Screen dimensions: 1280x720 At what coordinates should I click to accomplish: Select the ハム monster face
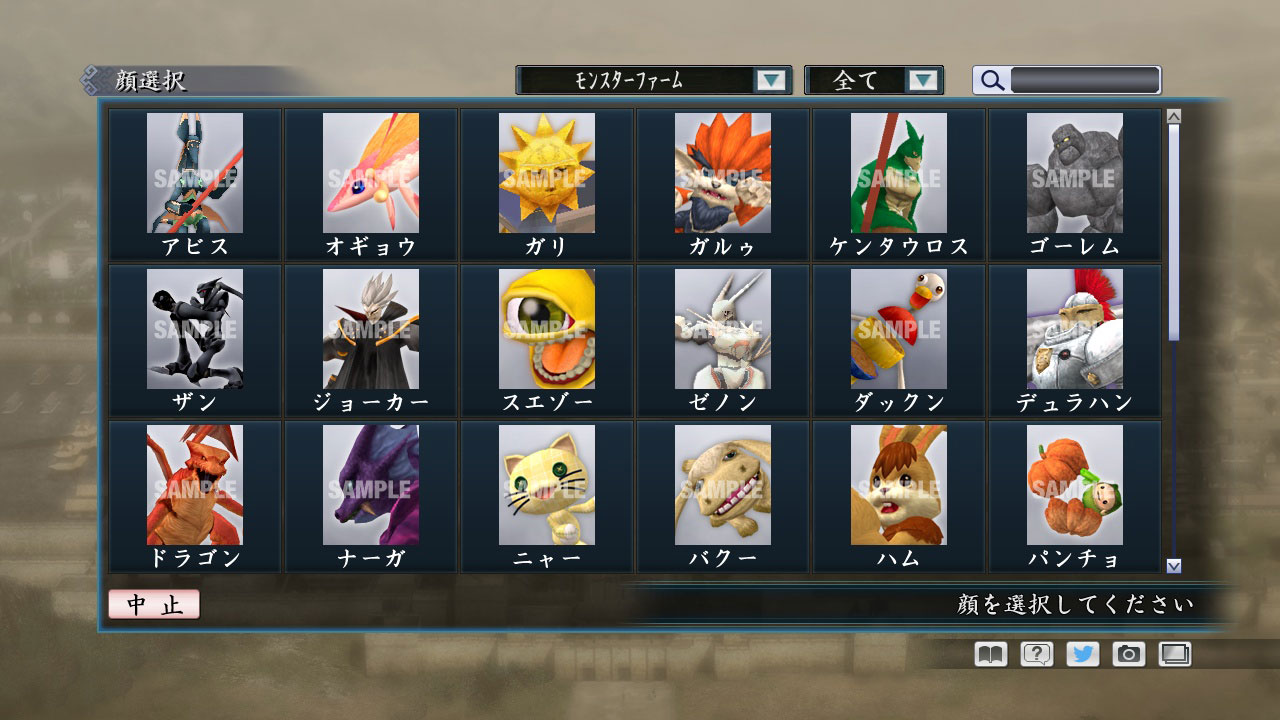(897, 485)
